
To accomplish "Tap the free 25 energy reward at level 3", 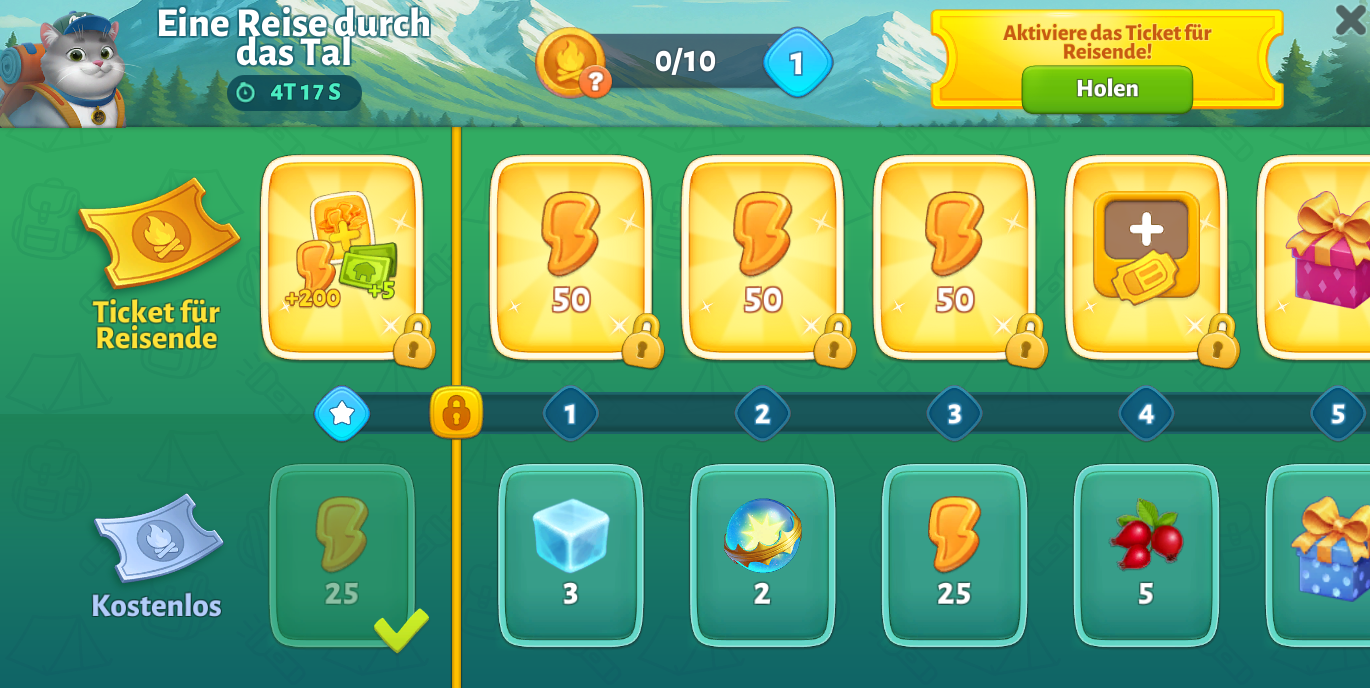I will [954, 554].
